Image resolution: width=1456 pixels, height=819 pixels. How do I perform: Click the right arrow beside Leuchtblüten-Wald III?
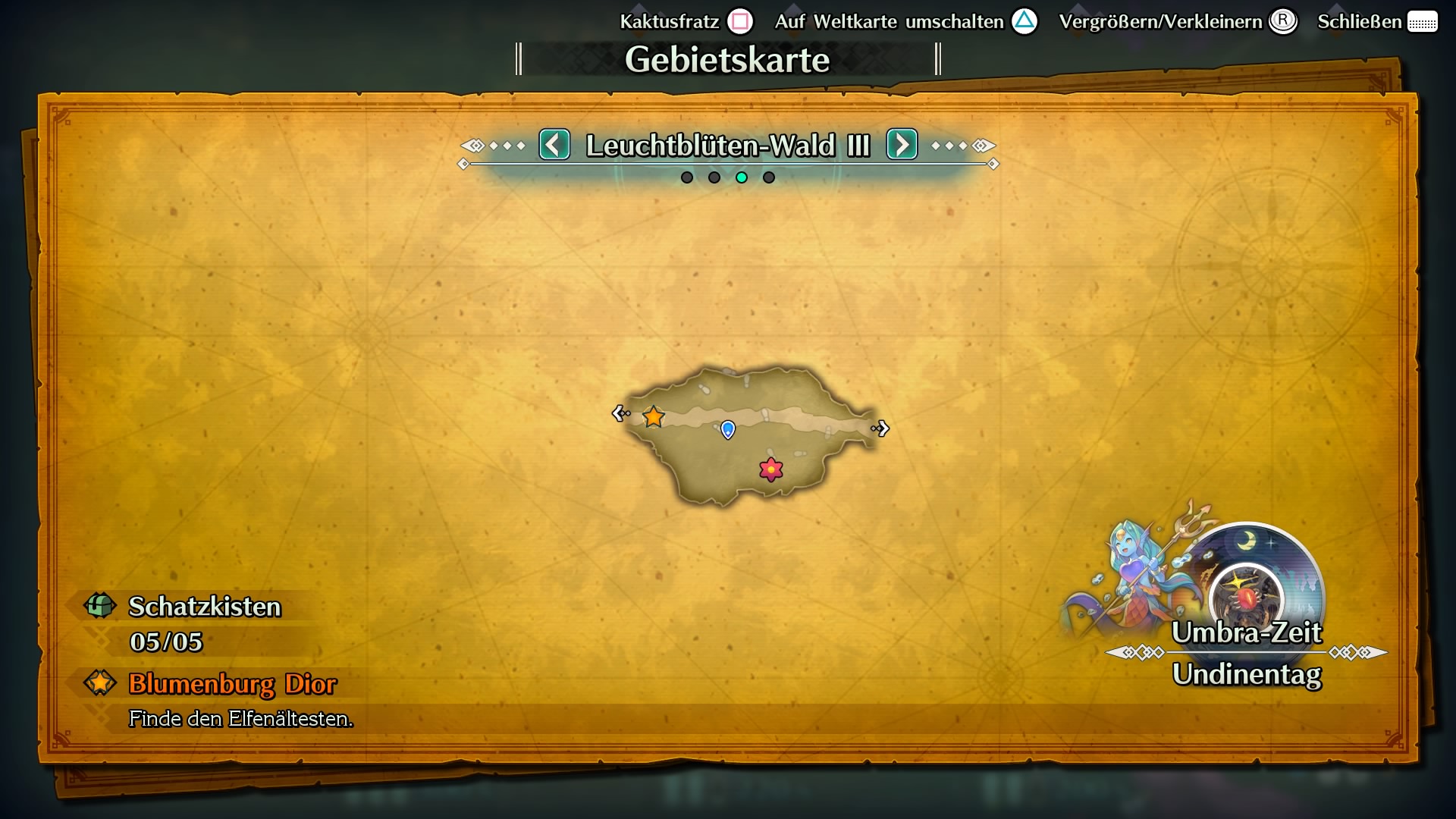[x=902, y=145]
